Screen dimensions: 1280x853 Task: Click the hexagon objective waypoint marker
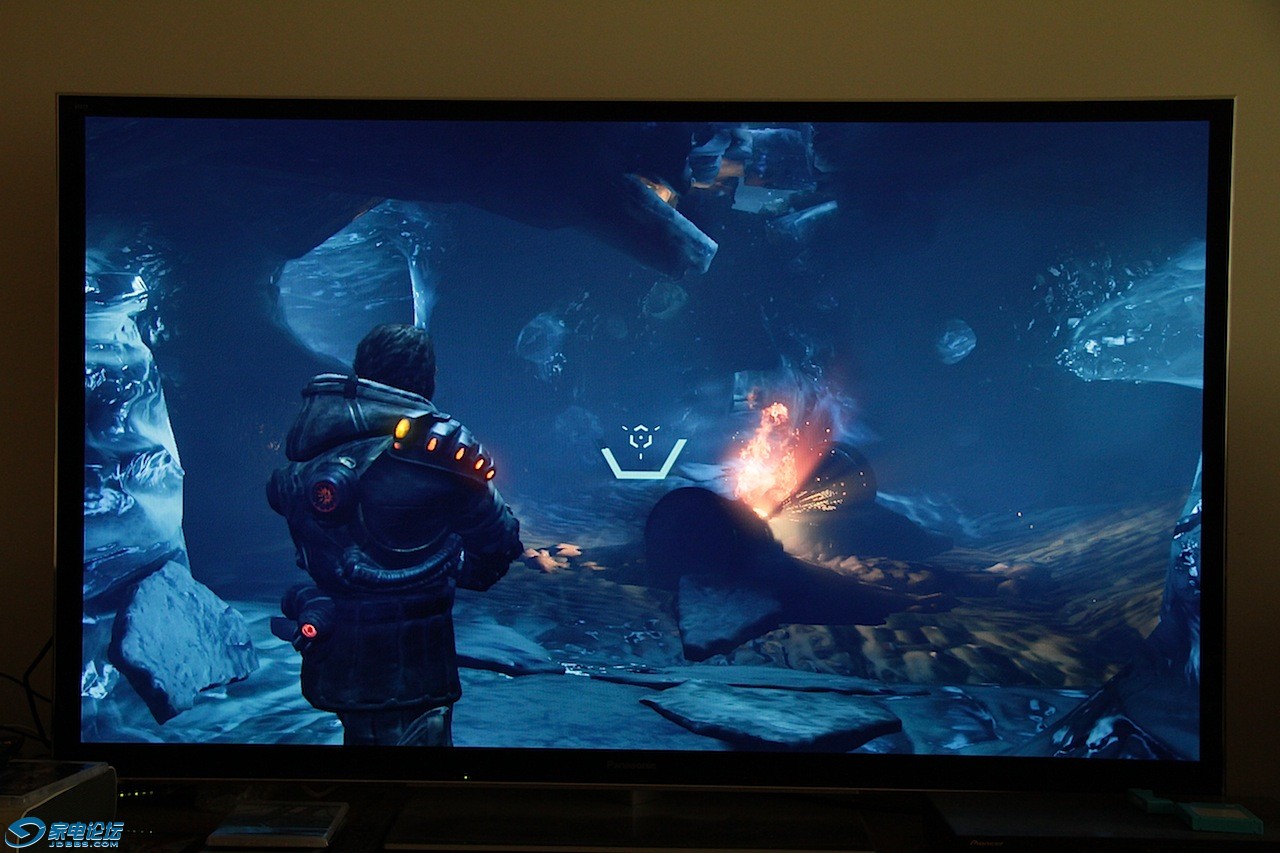[640, 438]
